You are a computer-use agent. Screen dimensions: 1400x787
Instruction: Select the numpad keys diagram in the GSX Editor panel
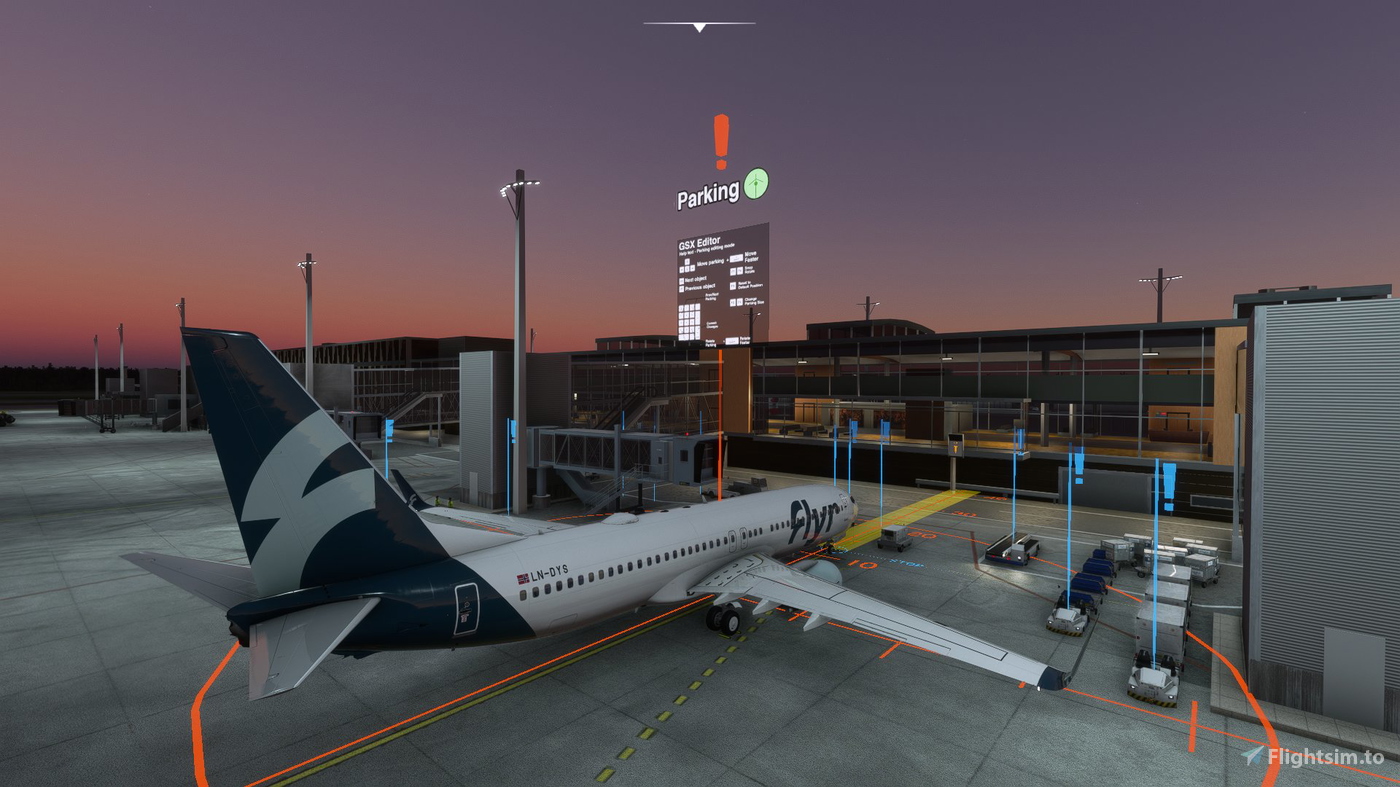pyautogui.click(x=688, y=319)
